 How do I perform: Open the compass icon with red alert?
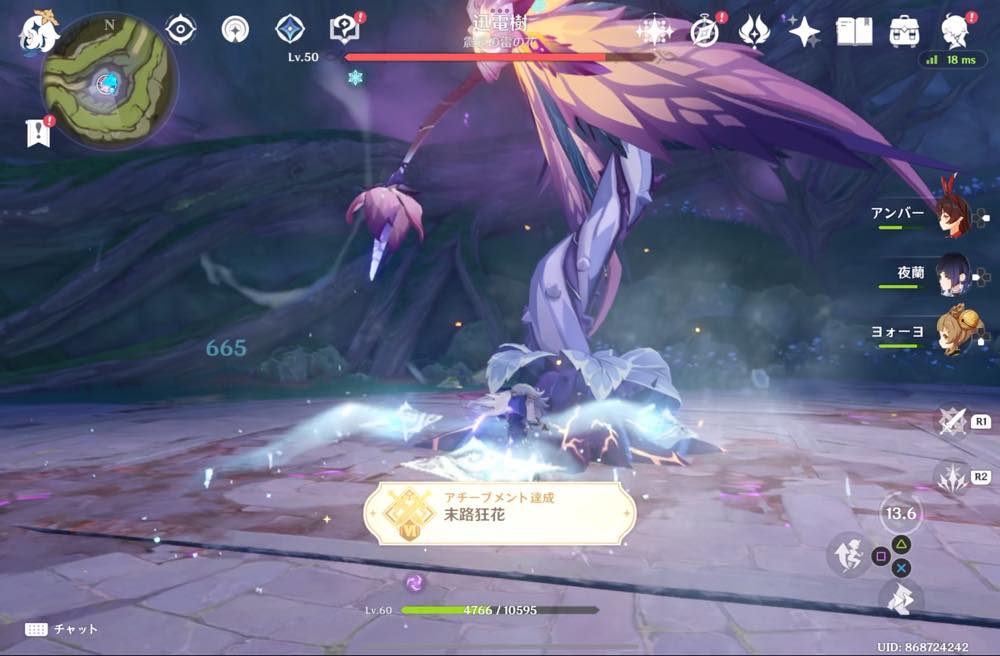(x=705, y=31)
